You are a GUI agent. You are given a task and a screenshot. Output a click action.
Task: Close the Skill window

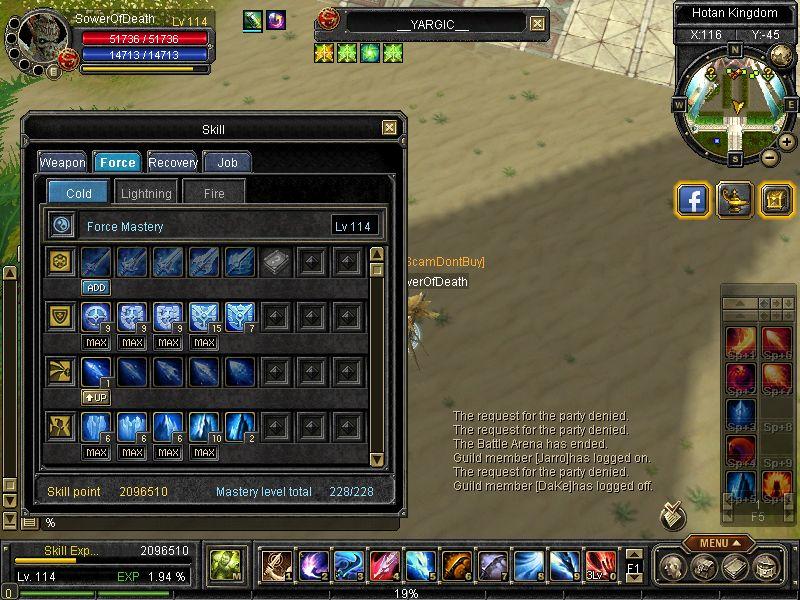[x=389, y=128]
